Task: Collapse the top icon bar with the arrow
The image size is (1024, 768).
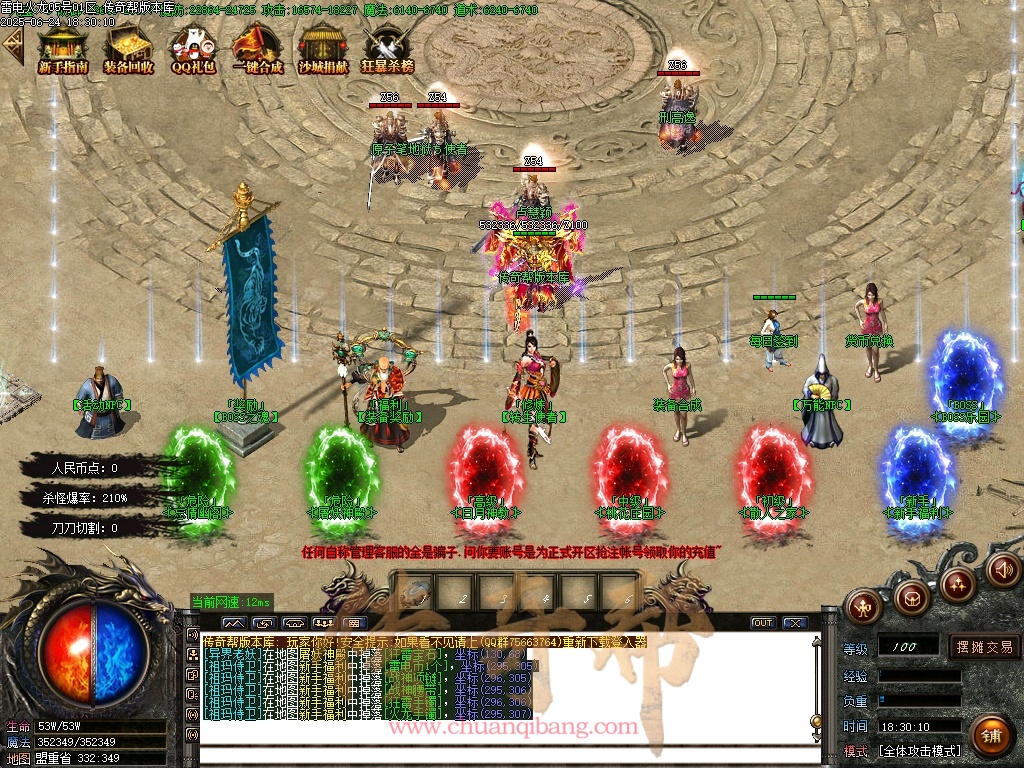Action: (x=12, y=45)
